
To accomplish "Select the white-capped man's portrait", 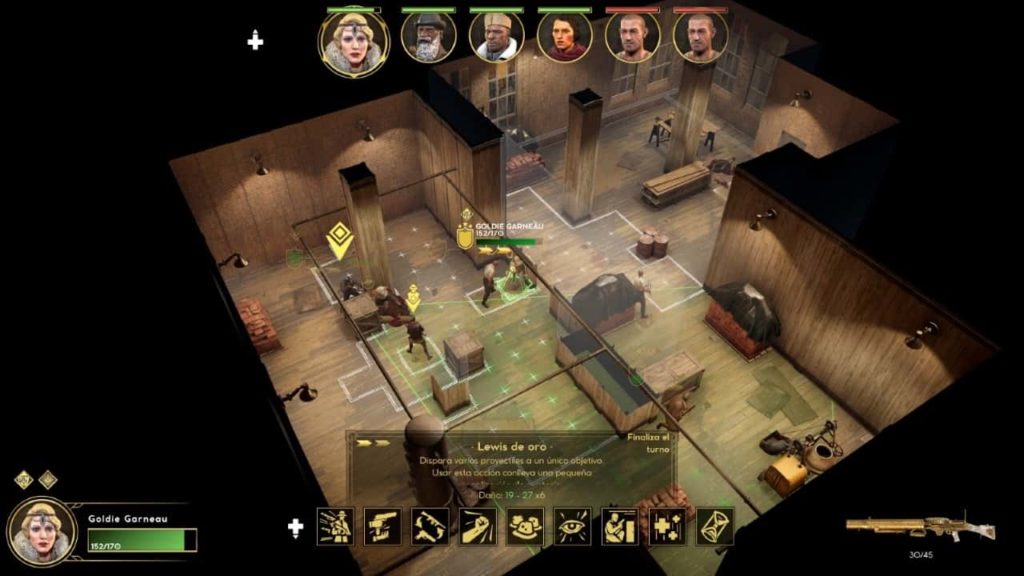I will (x=497, y=37).
